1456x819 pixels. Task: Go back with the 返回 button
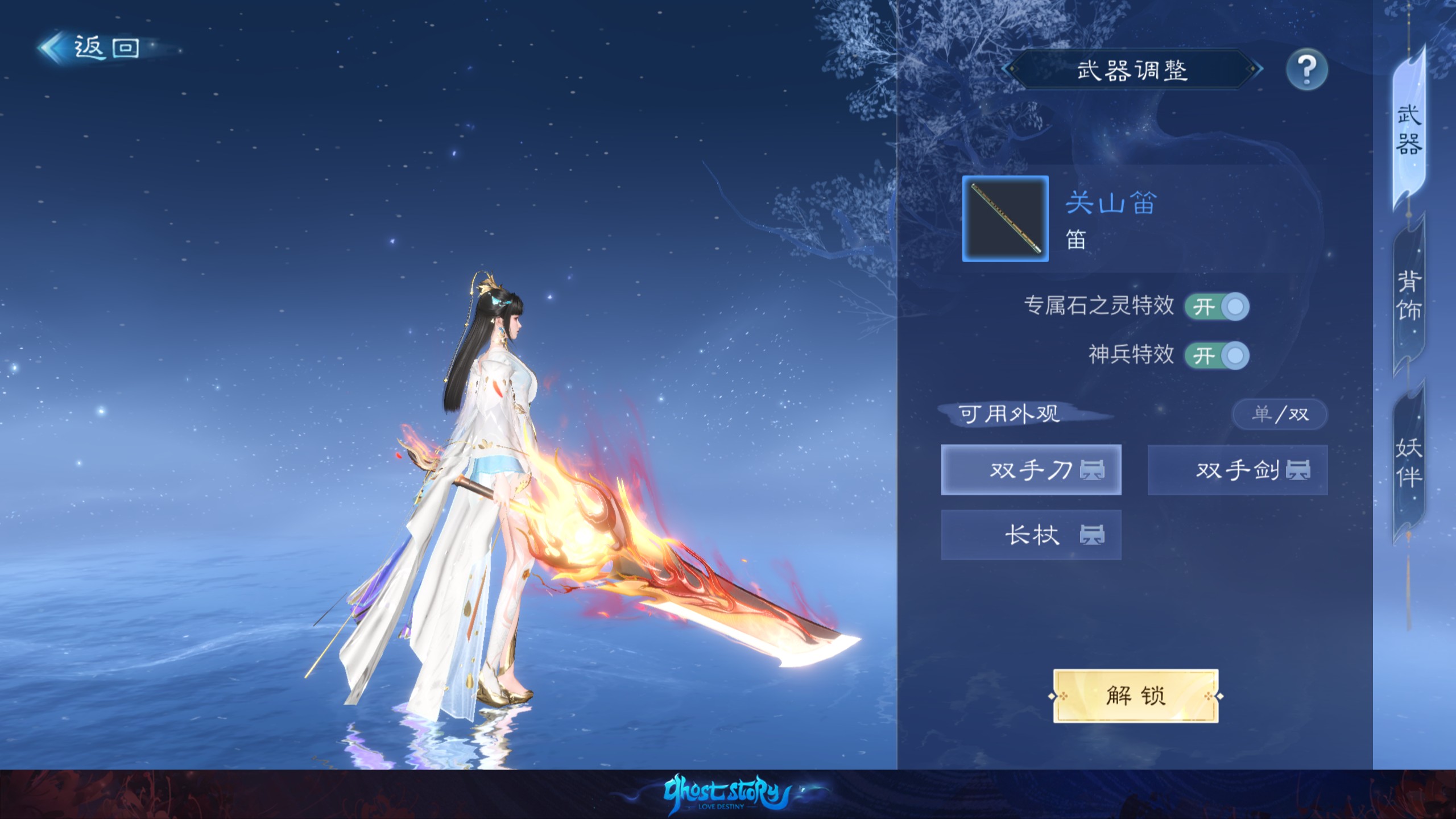tap(91, 48)
